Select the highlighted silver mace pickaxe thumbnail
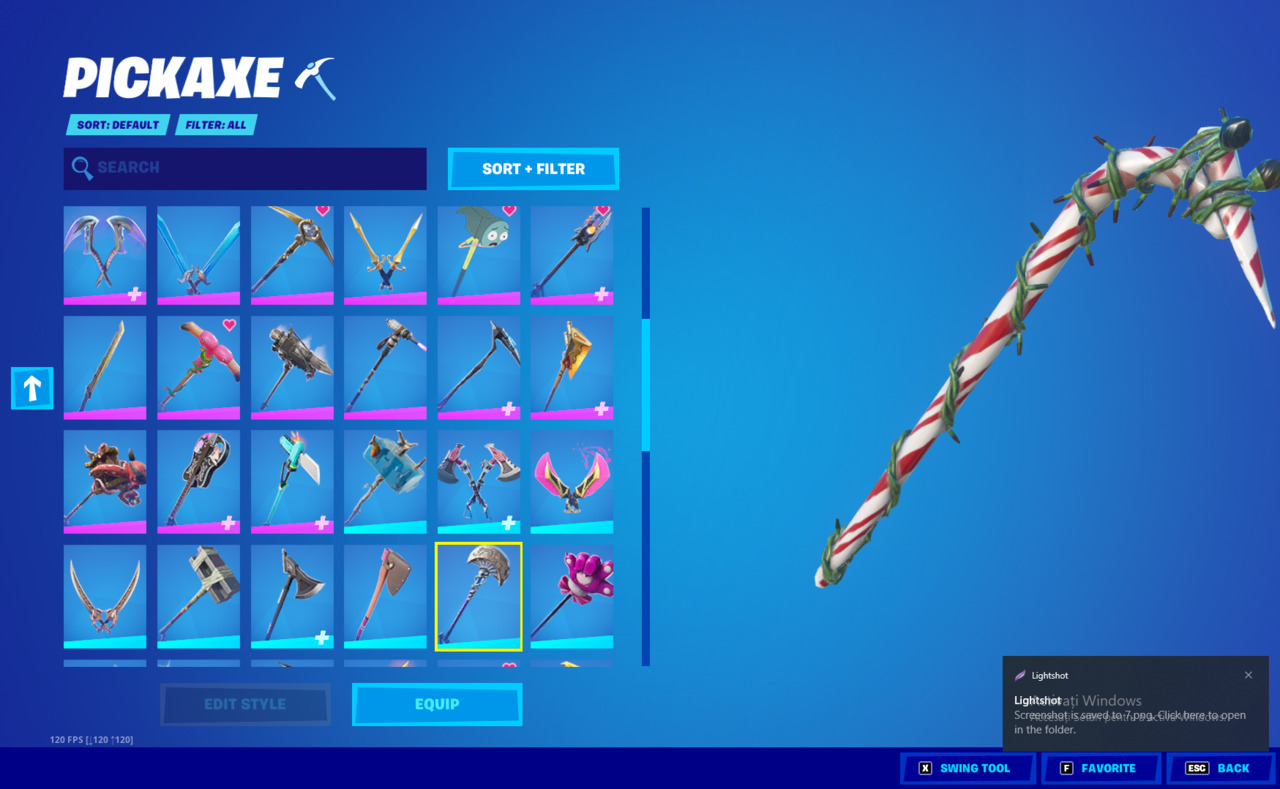 click(x=478, y=595)
